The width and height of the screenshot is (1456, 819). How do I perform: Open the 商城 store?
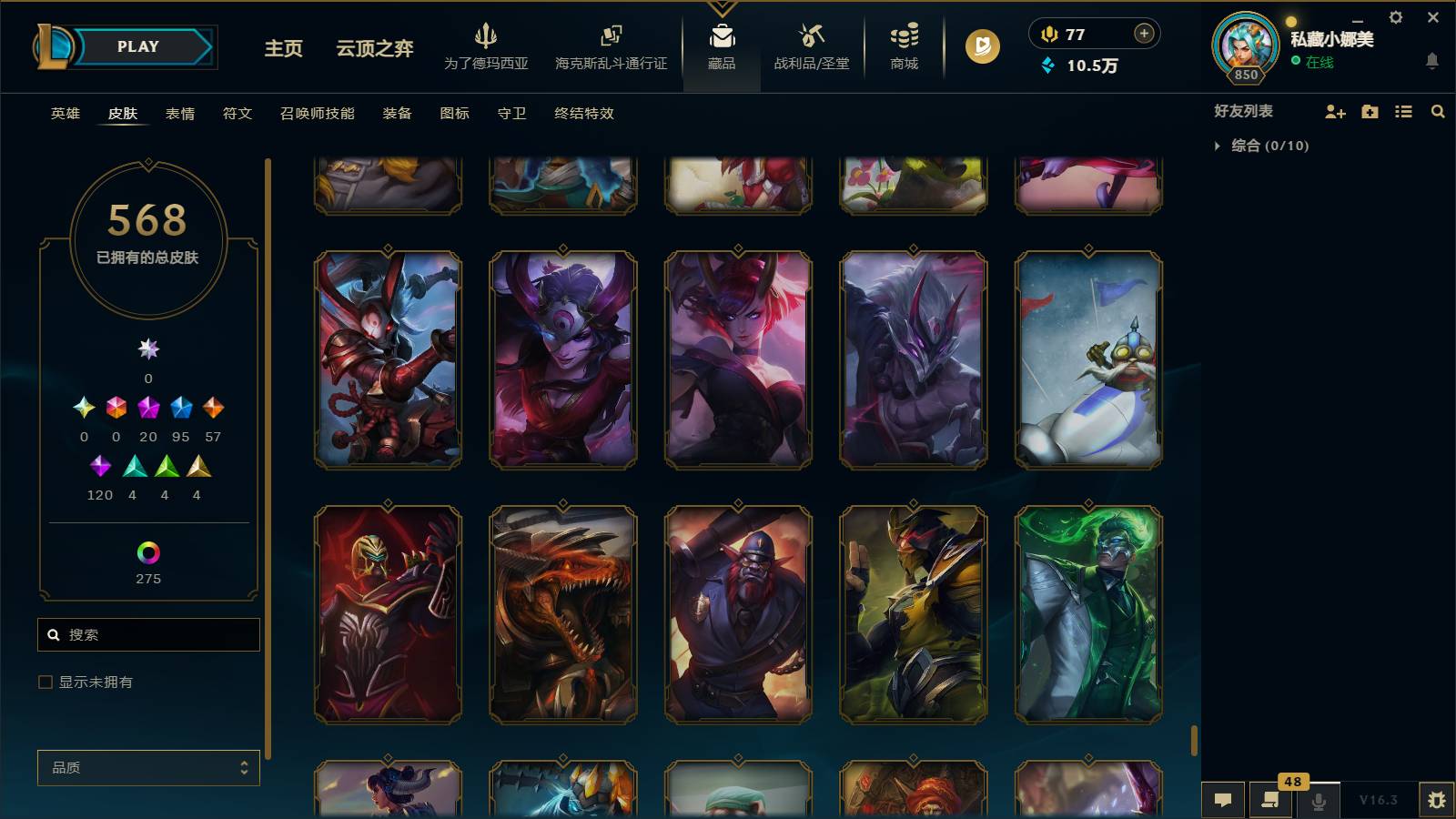tap(902, 45)
